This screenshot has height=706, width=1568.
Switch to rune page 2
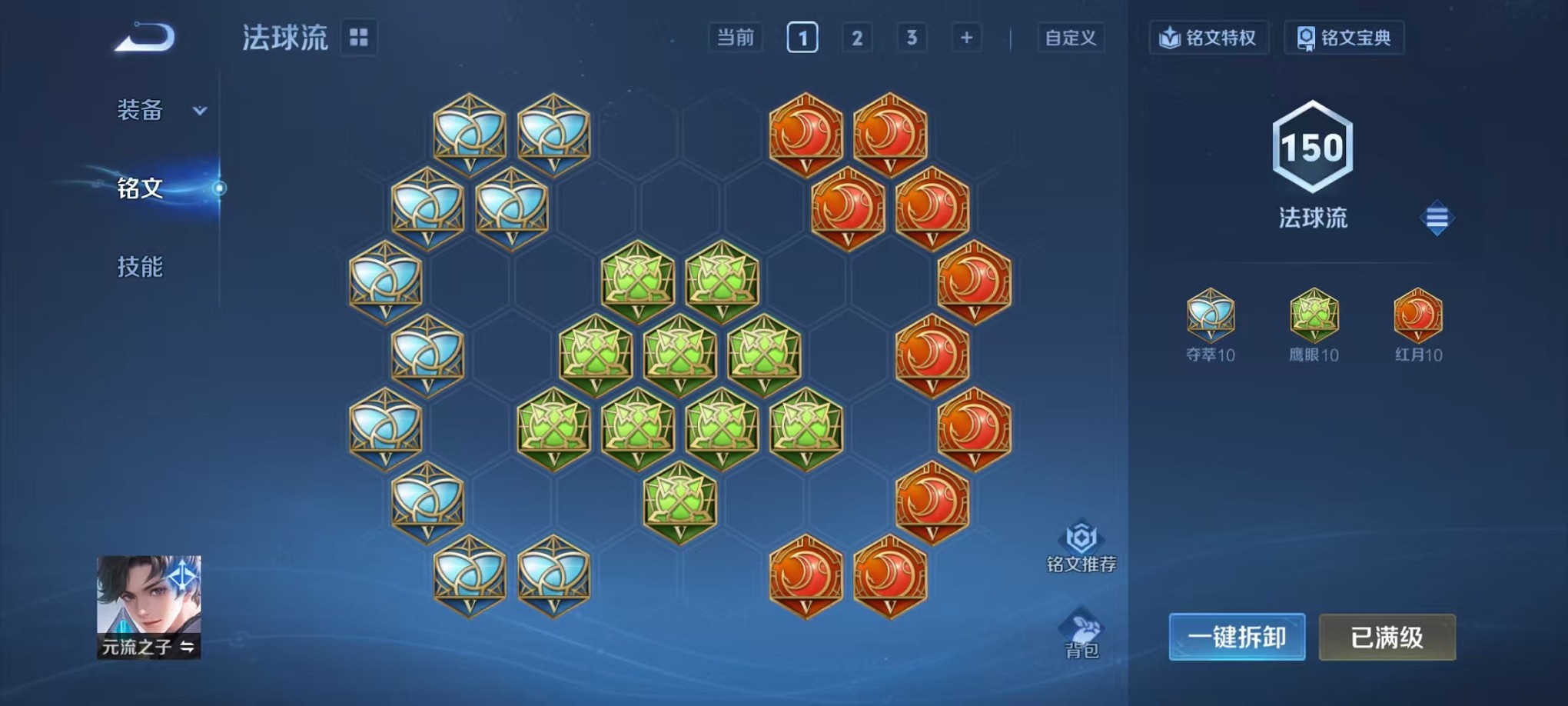point(857,37)
